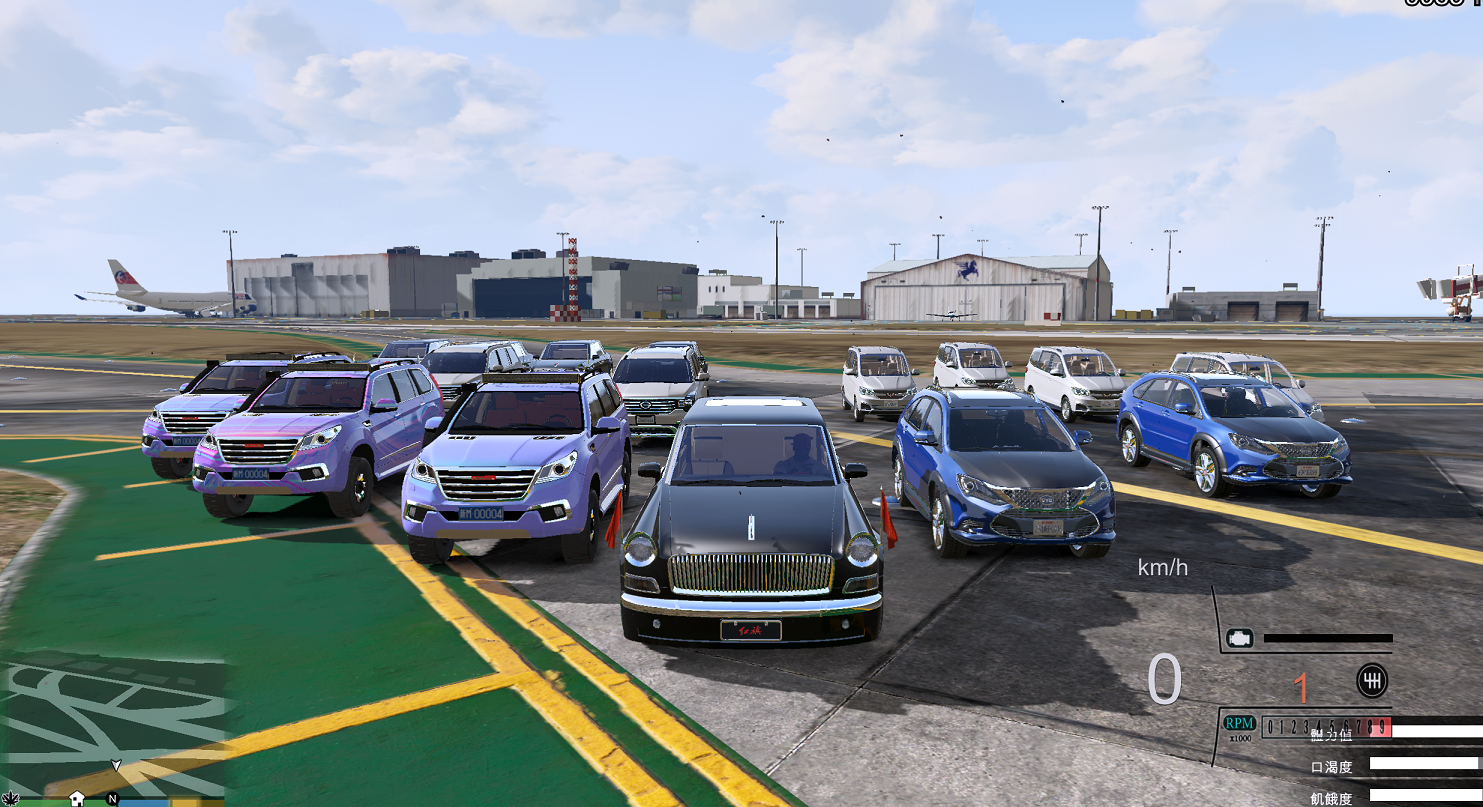The width and height of the screenshot is (1483, 807).
Task: Click the player arrow marker on the minimap
Action: 116,766
